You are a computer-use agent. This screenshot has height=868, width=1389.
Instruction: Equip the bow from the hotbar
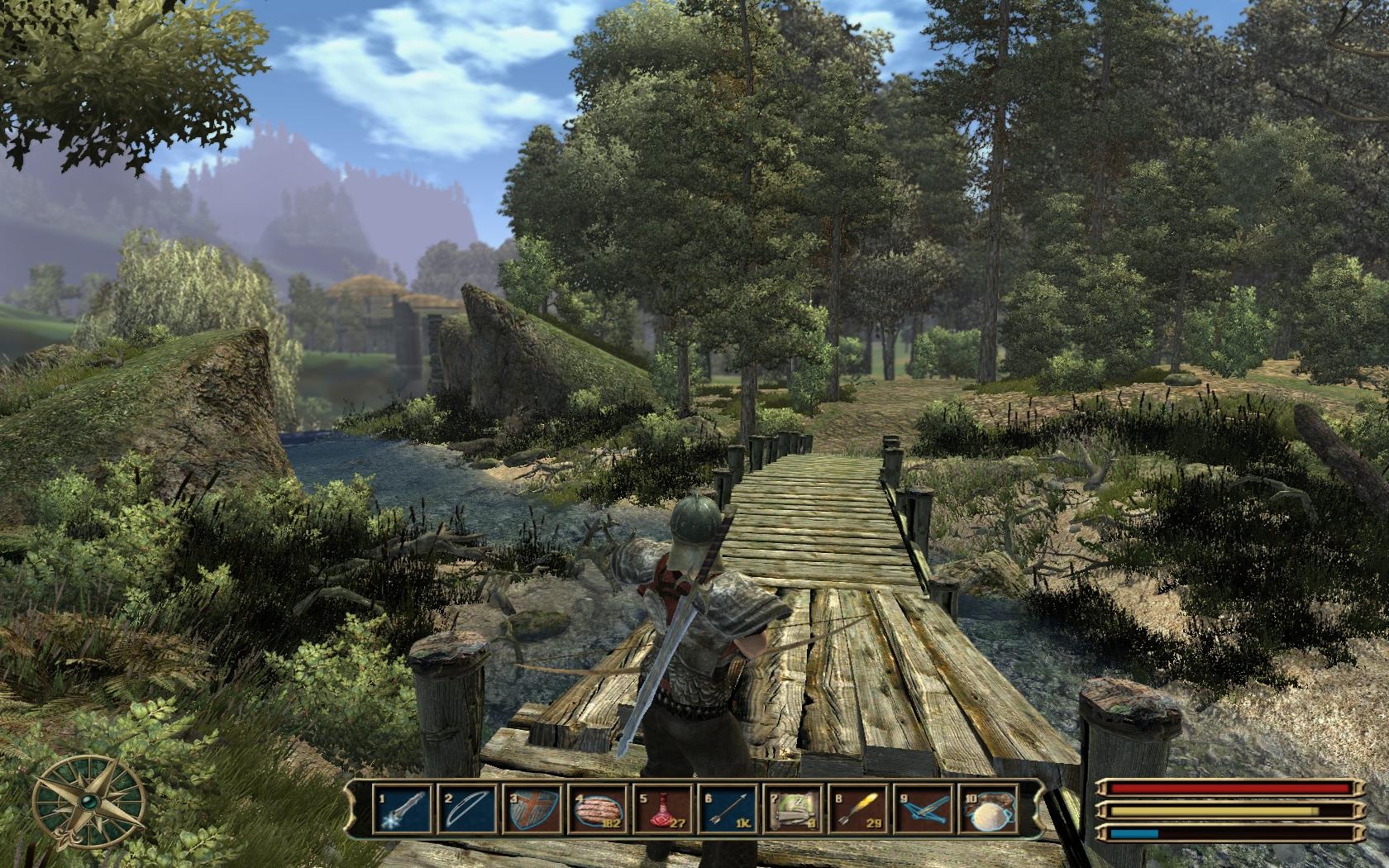(x=466, y=809)
